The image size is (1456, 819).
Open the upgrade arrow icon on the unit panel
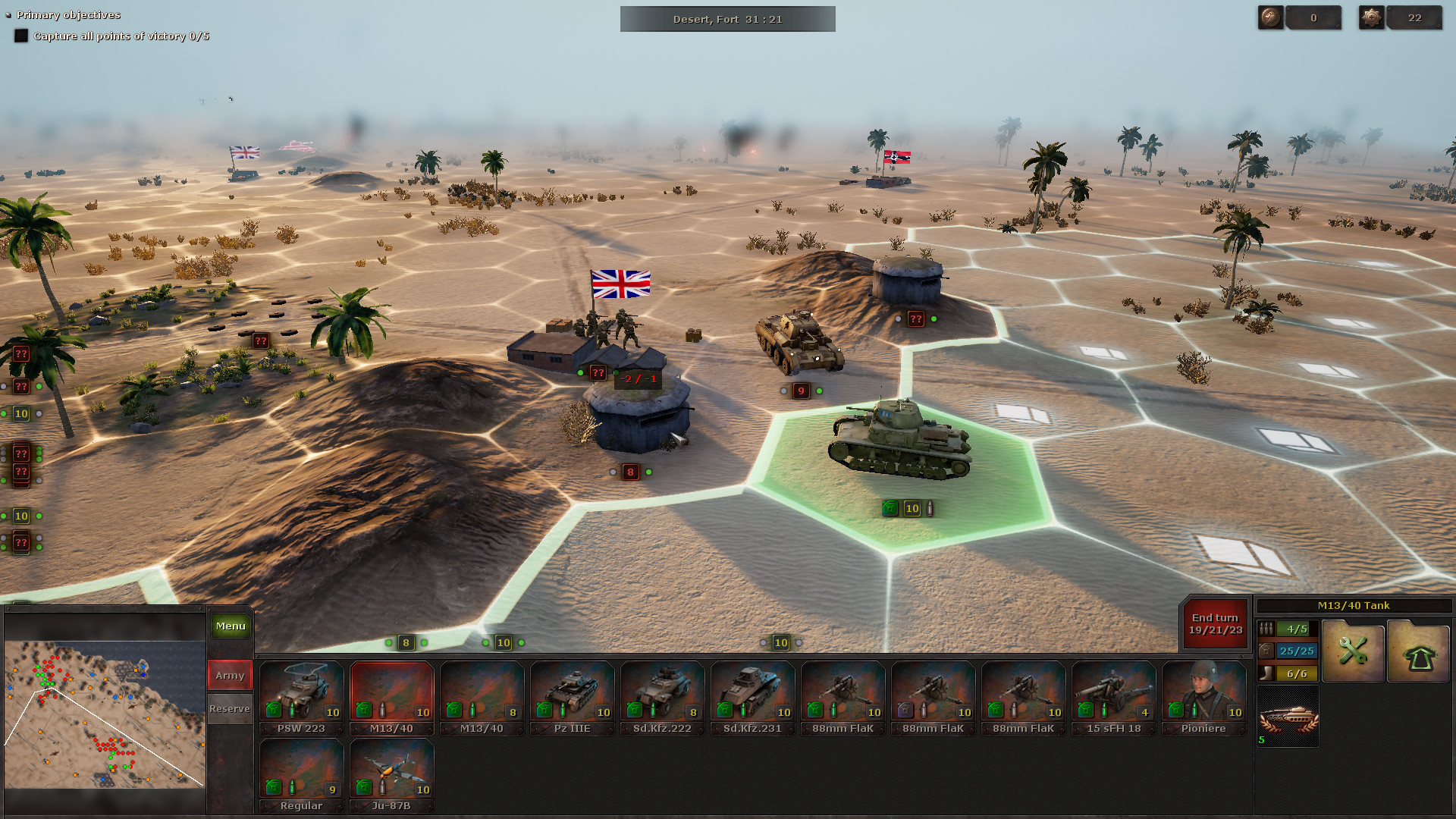pyautogui.click(x=1420, y=651)
